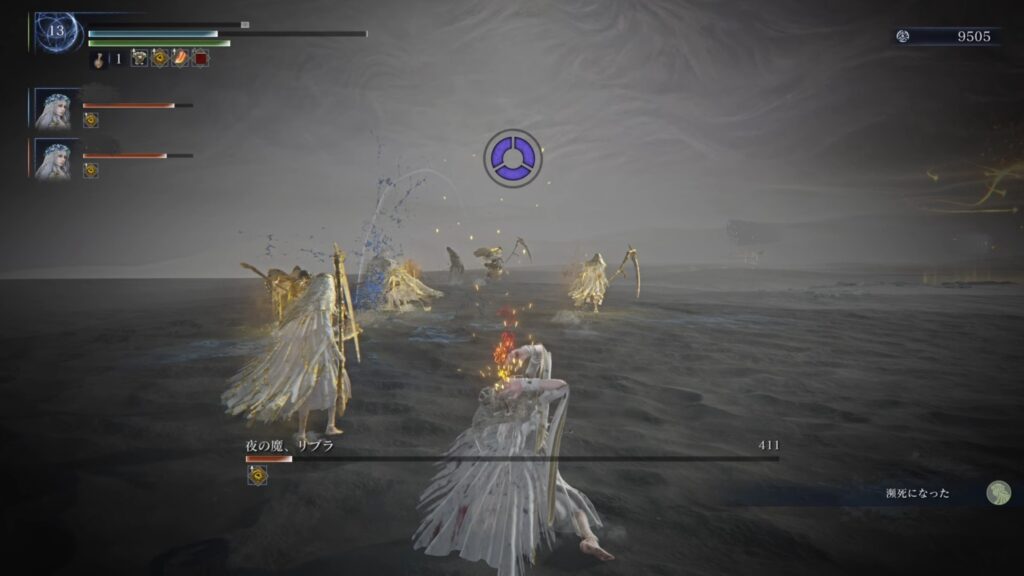1024x576 pixels.
Task: Click the yellow eye icon under Libra's health bar
Action: click(256, 476)
